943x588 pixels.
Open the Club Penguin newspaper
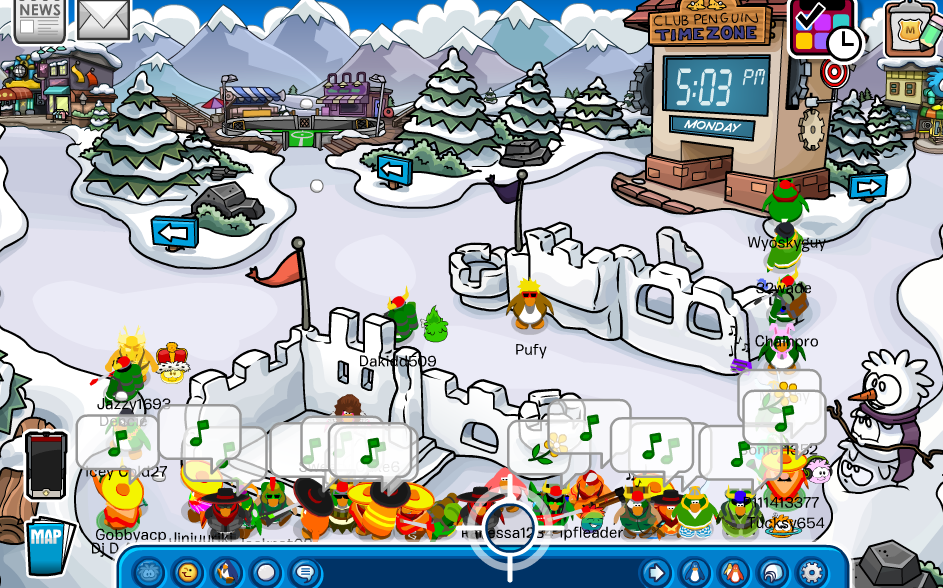pos(39,19)
